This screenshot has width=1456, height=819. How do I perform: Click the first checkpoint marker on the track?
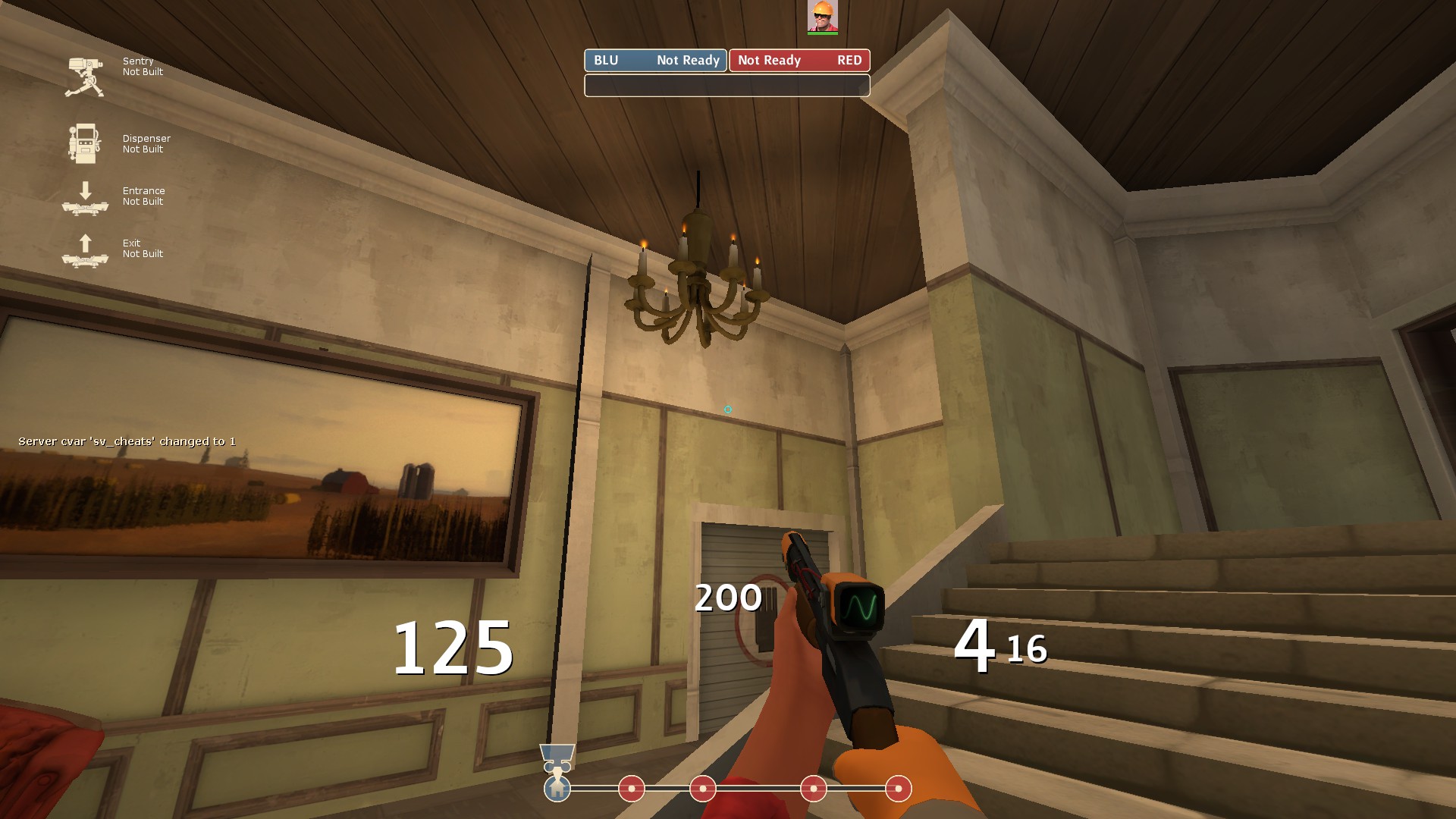pos(632,789)
